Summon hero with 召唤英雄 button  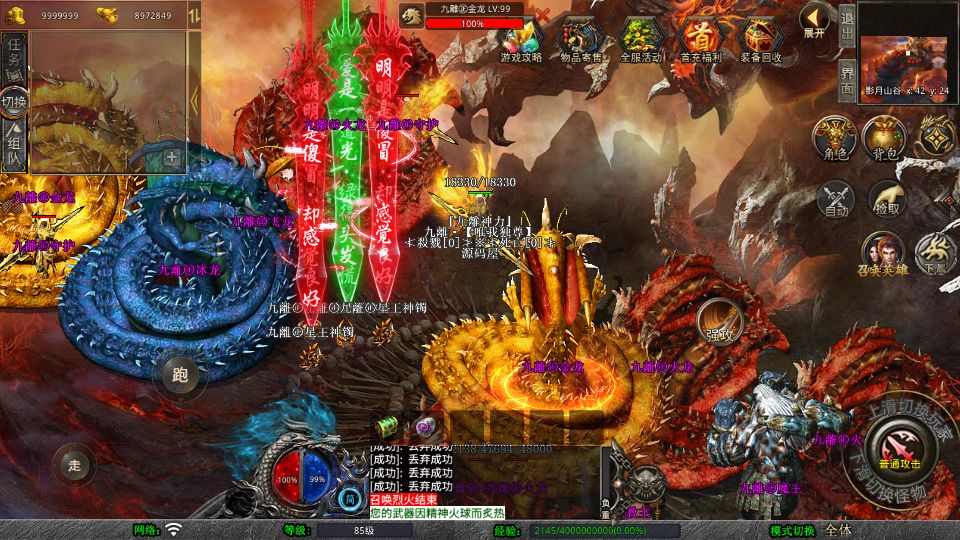[x=883, y=255]
